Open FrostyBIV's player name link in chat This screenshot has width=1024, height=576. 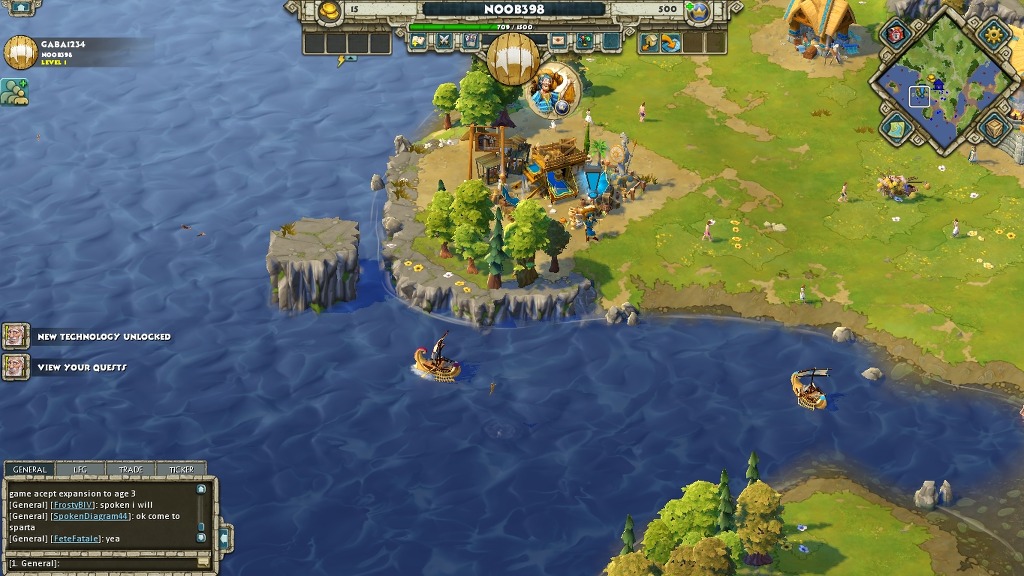tap(74, 505)
